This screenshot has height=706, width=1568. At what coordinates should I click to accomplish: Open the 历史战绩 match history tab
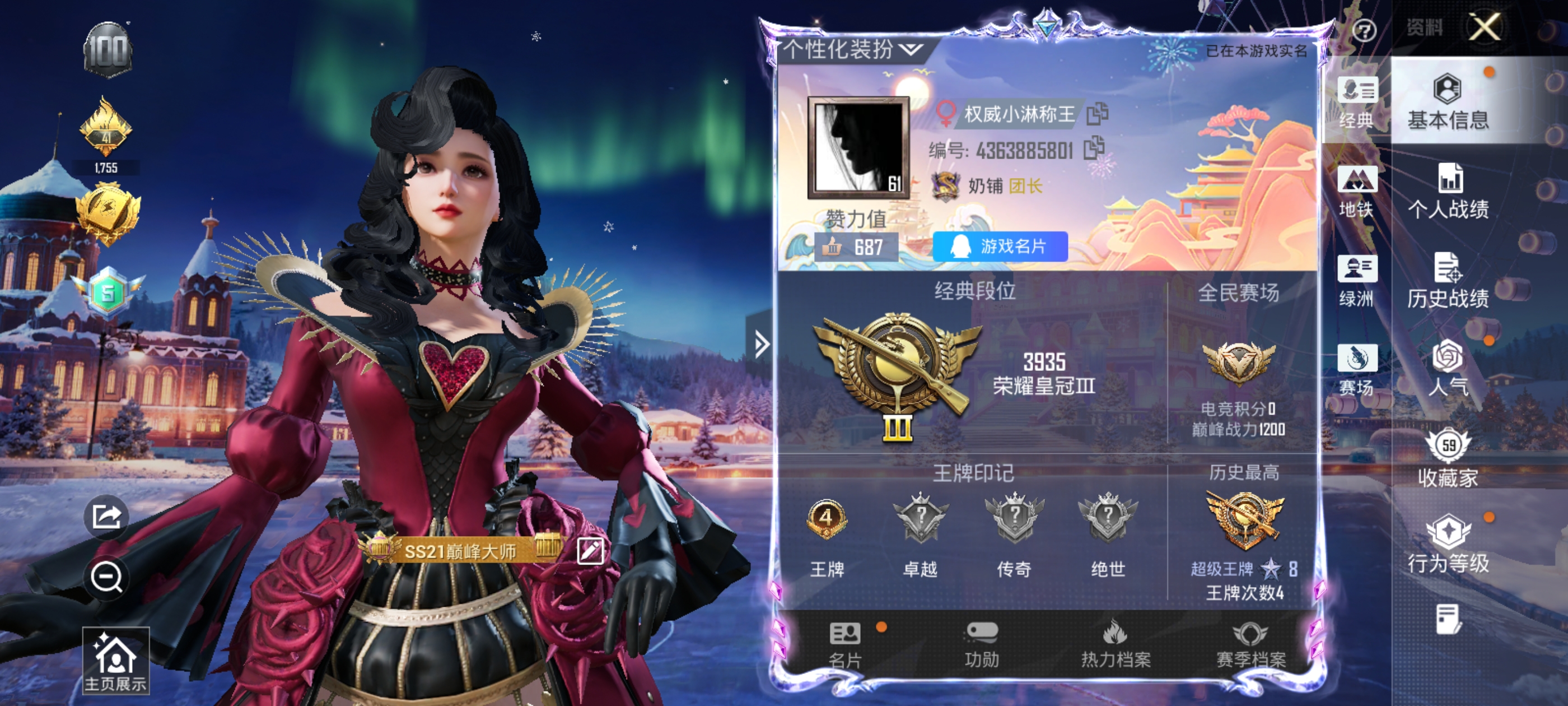[1448, 281]
